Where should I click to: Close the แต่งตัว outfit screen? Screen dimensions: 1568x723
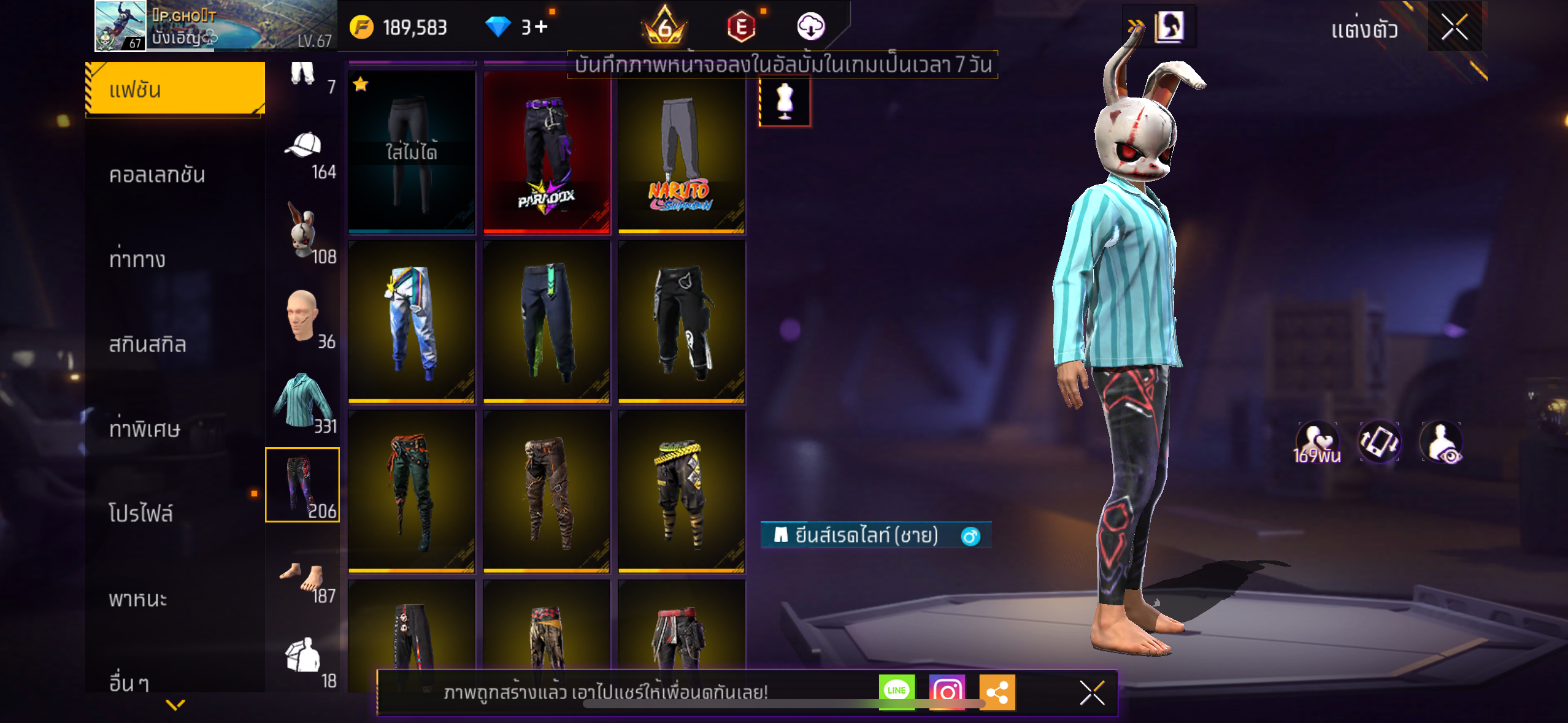(1455, 27)
